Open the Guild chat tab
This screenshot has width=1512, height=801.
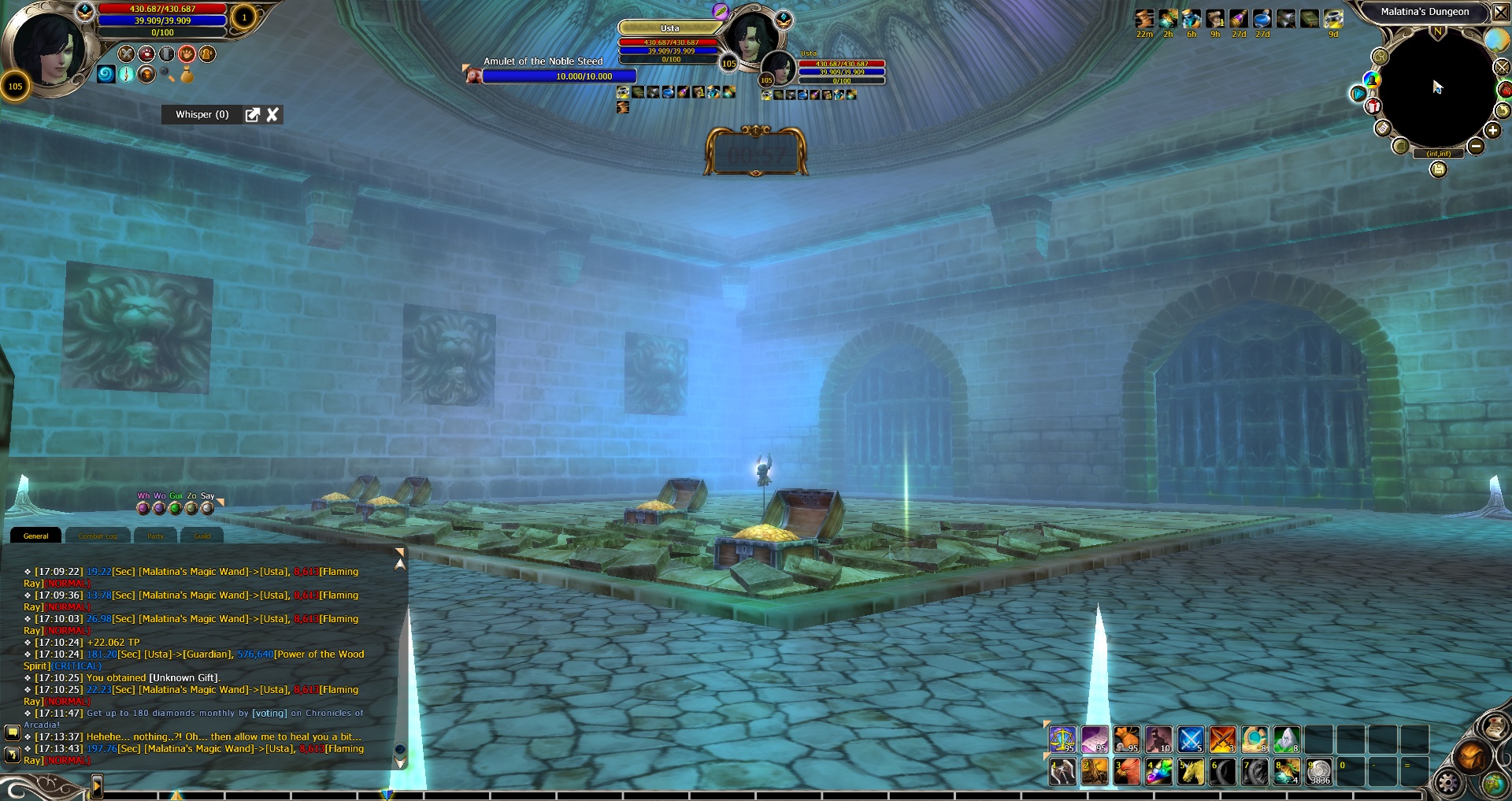click(x=202, y=536)
